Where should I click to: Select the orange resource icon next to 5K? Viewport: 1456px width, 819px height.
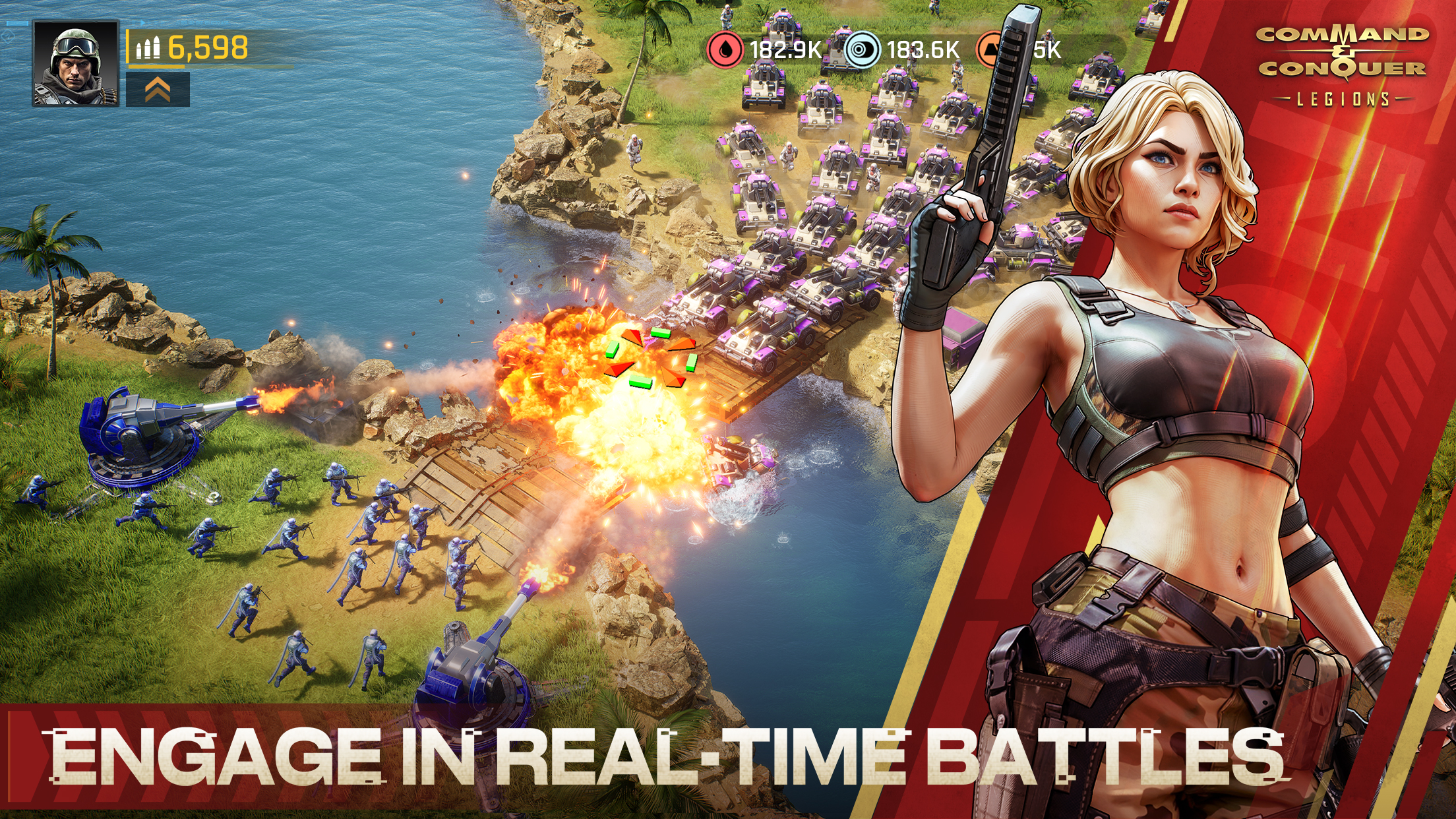point(989,48)
